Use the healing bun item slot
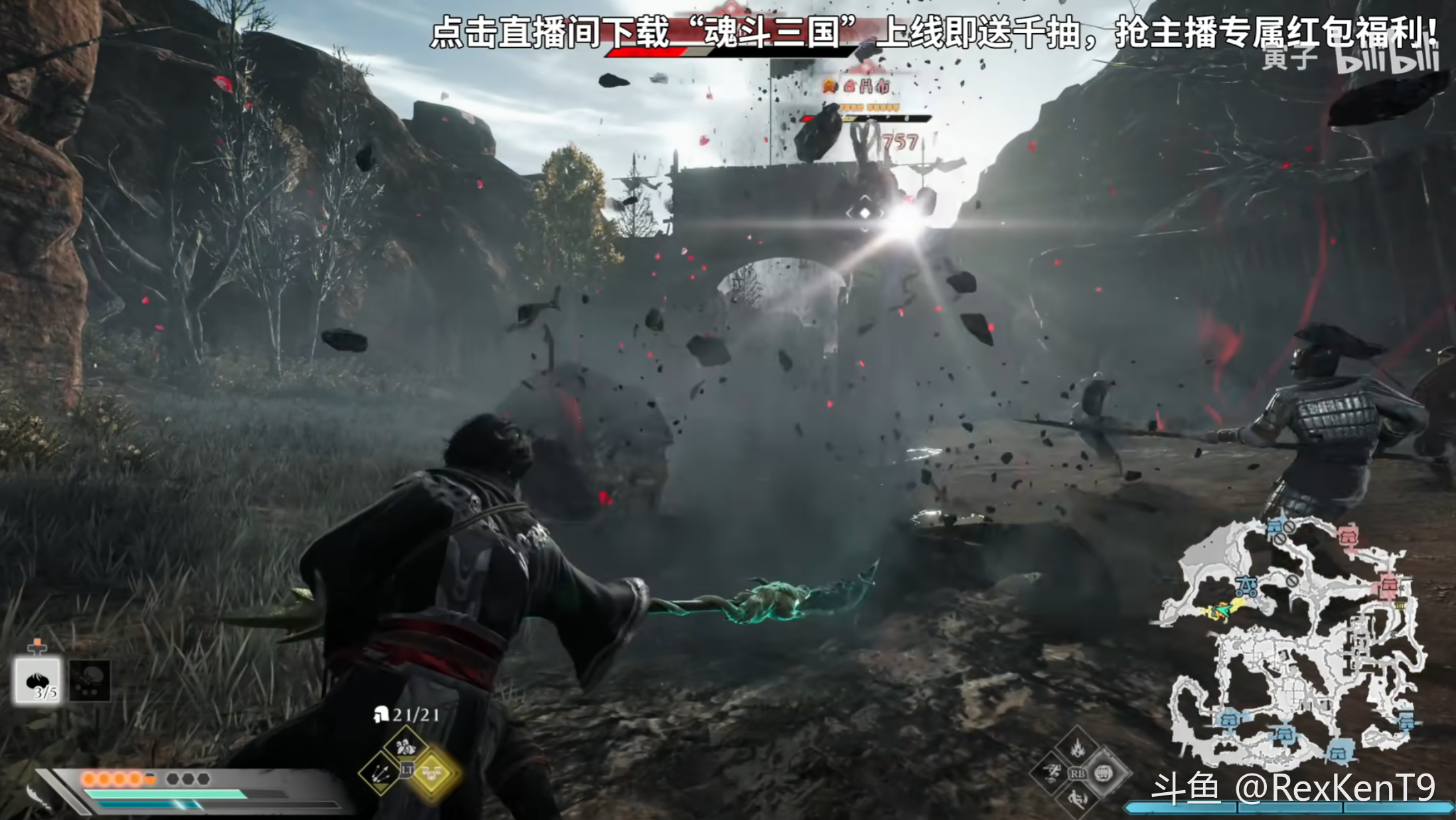The height and width of the screenshot is (820, 1456). tap(38, 681)
